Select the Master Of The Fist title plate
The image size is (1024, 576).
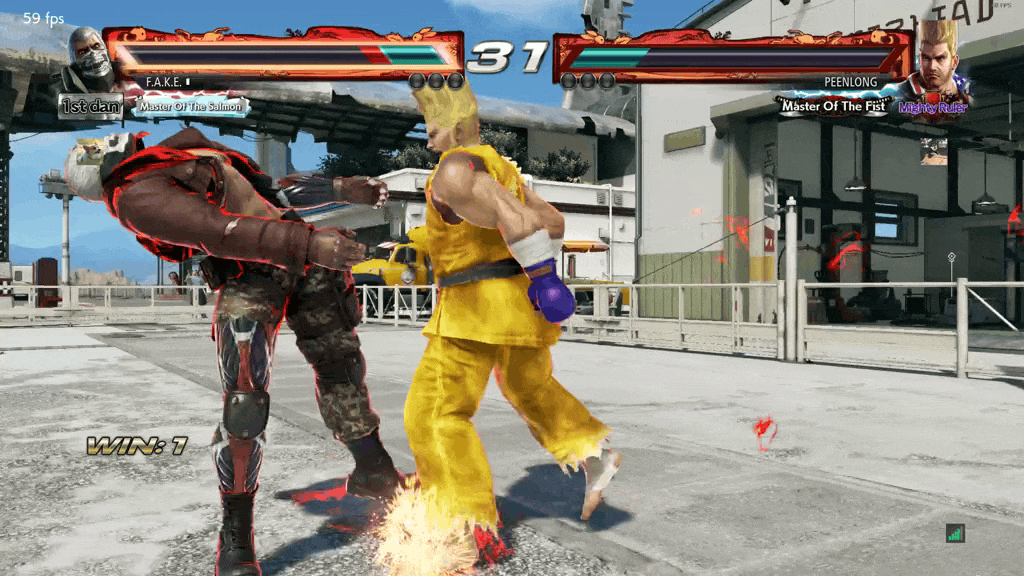pyautogui.click(x=833, y=106)
